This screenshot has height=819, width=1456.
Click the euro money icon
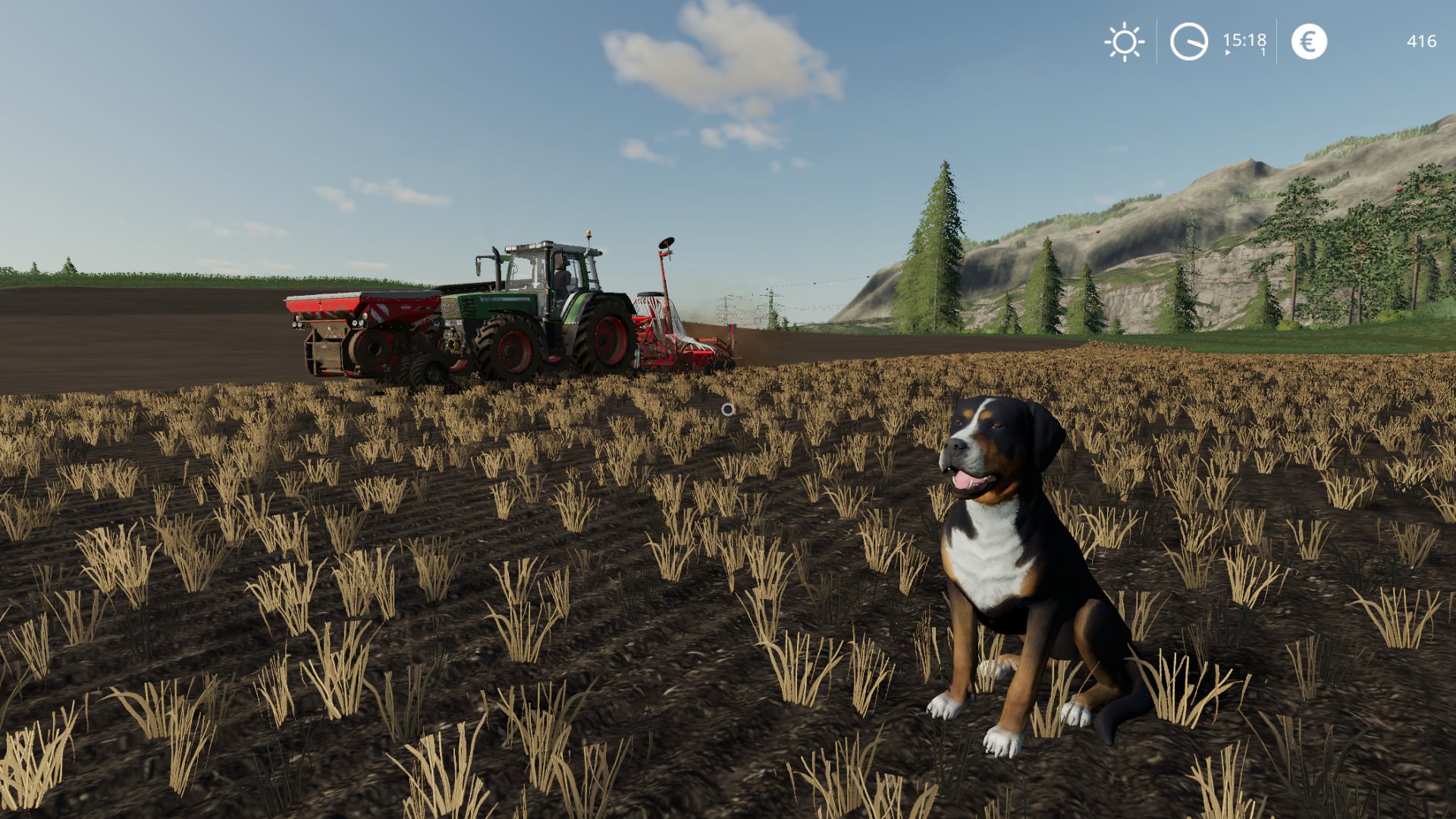point(1309,42)
